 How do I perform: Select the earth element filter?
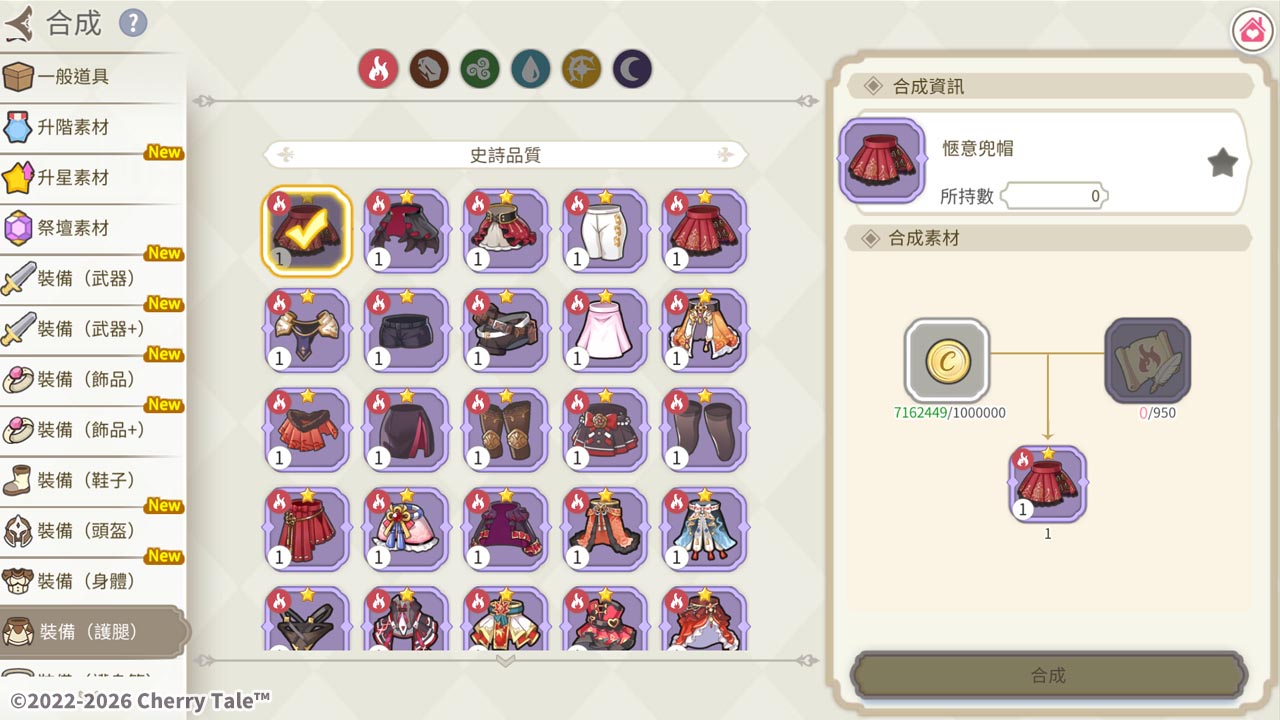coord(429,70)
